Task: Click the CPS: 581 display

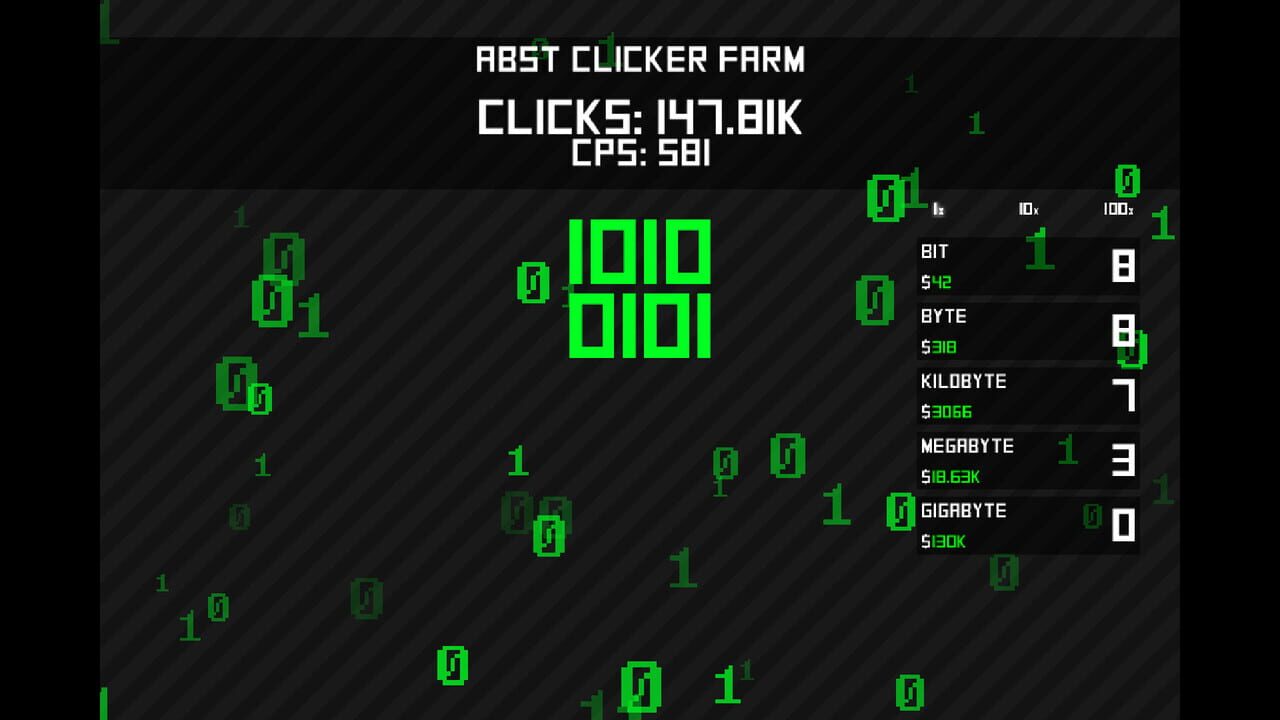Action: pyautogui.click(x=639, y=155)
